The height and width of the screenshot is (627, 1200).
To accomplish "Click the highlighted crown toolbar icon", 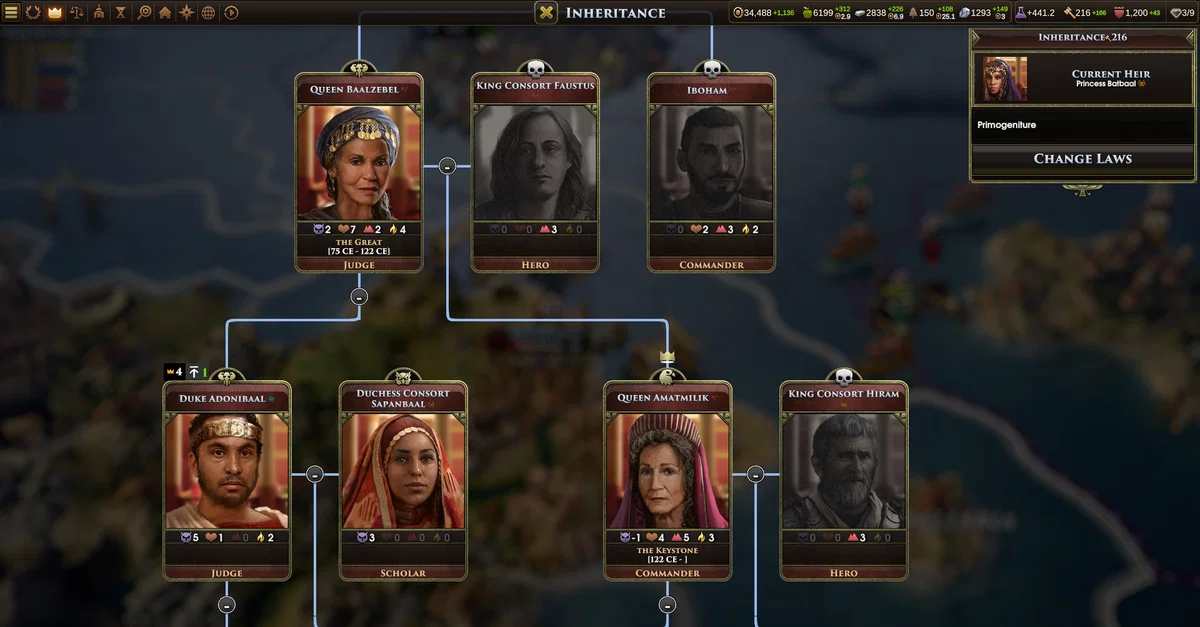I will tap(55, 13).
